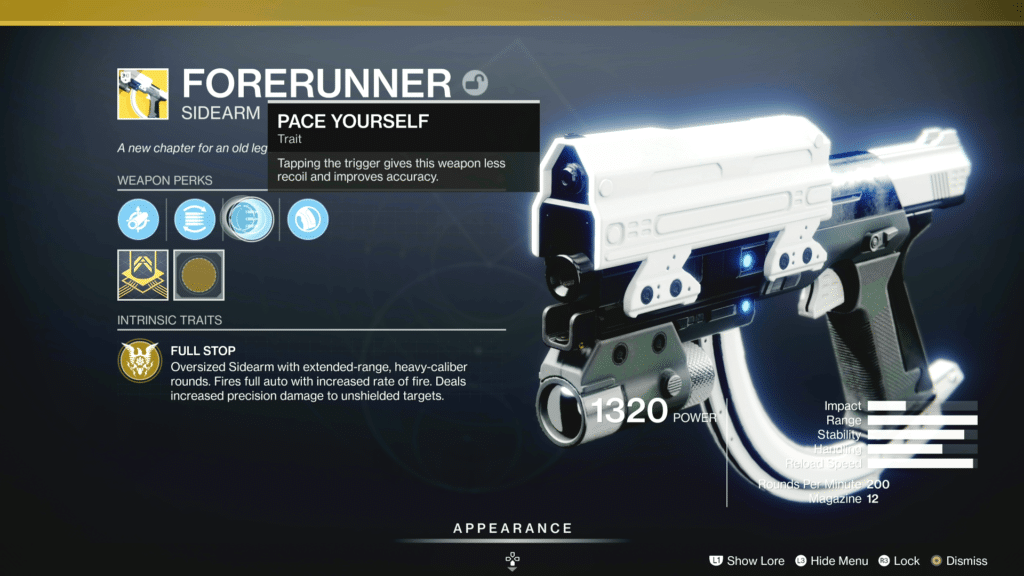Expand the Appearance section
This screenshot has width=1024, height=576.
point(512,529)
